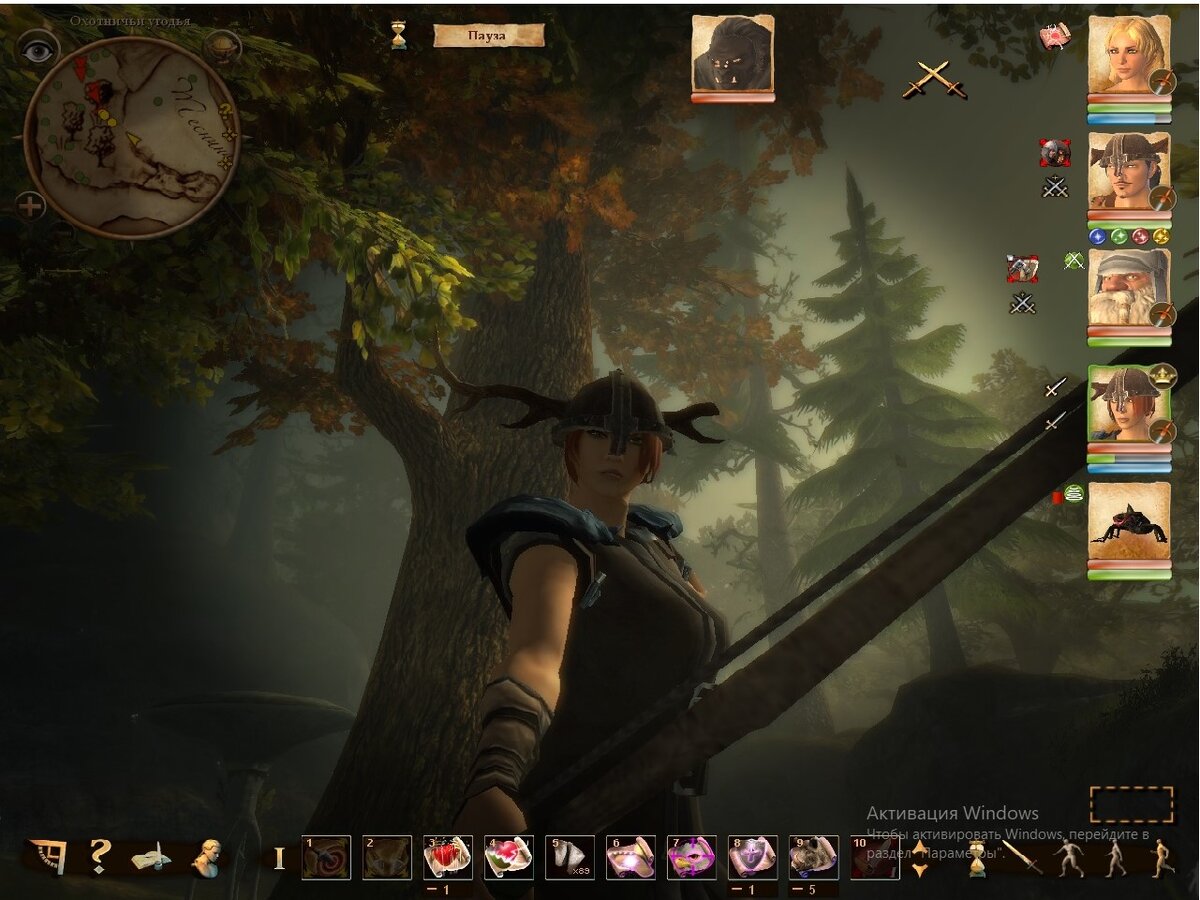Screen dimensions: 1200x900
Task: Toggle the crossed swords combat icon
Action: click(x=934, y=79)
